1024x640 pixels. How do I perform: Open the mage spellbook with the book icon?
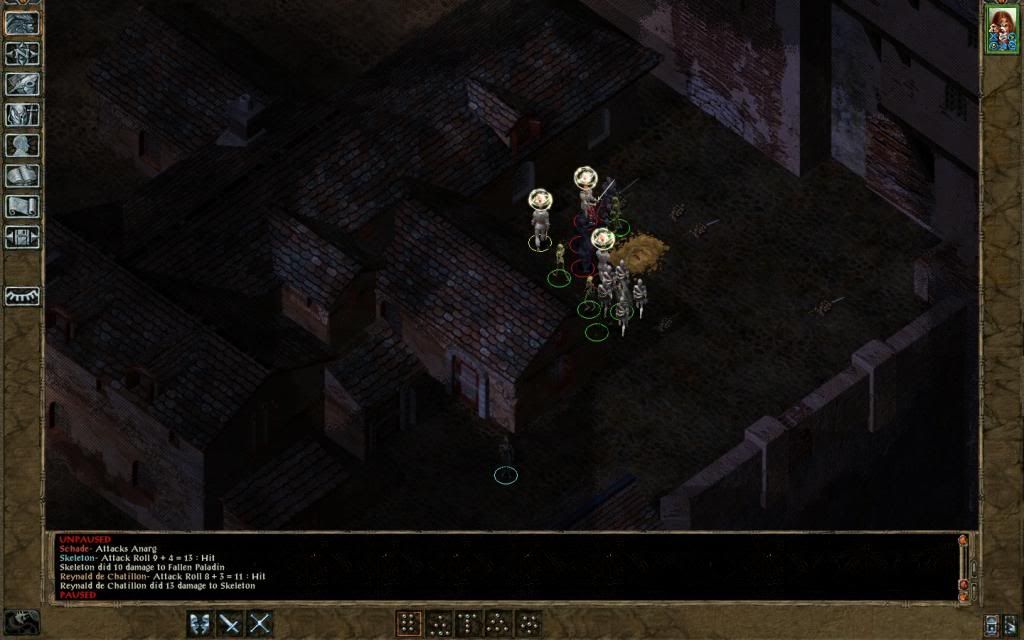22,176
